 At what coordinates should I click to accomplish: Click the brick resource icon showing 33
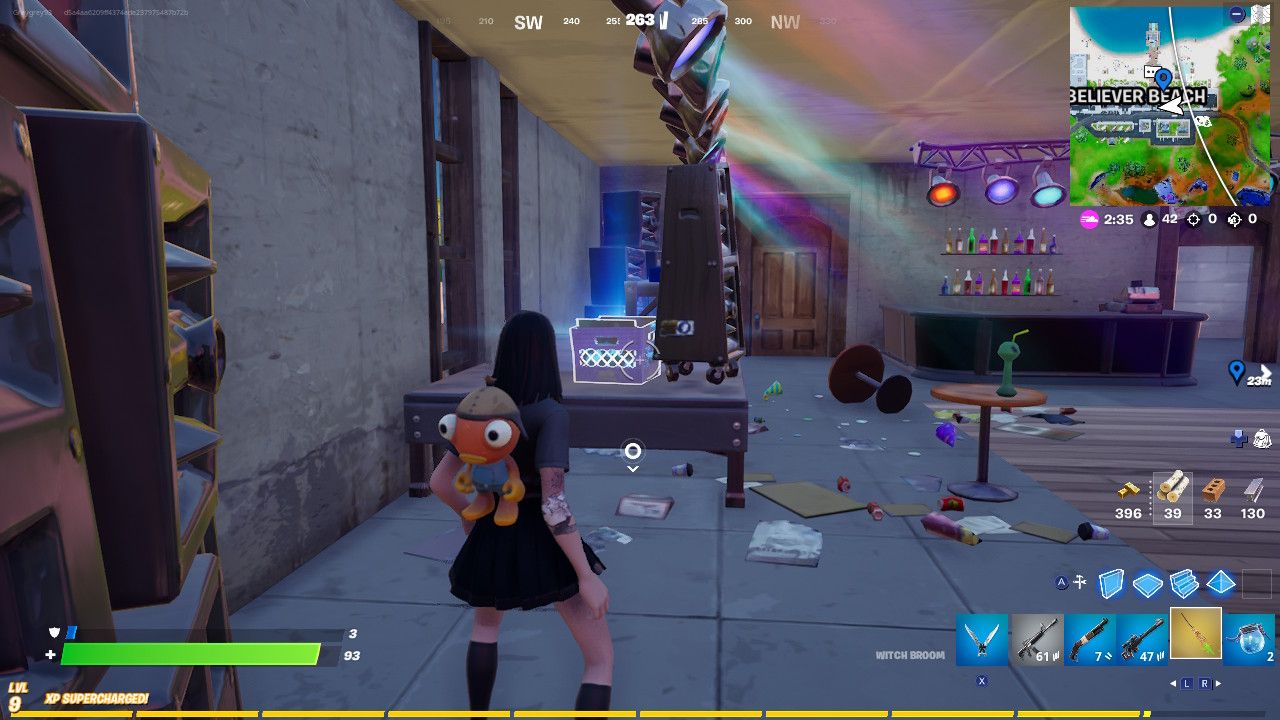[1212, 490]
